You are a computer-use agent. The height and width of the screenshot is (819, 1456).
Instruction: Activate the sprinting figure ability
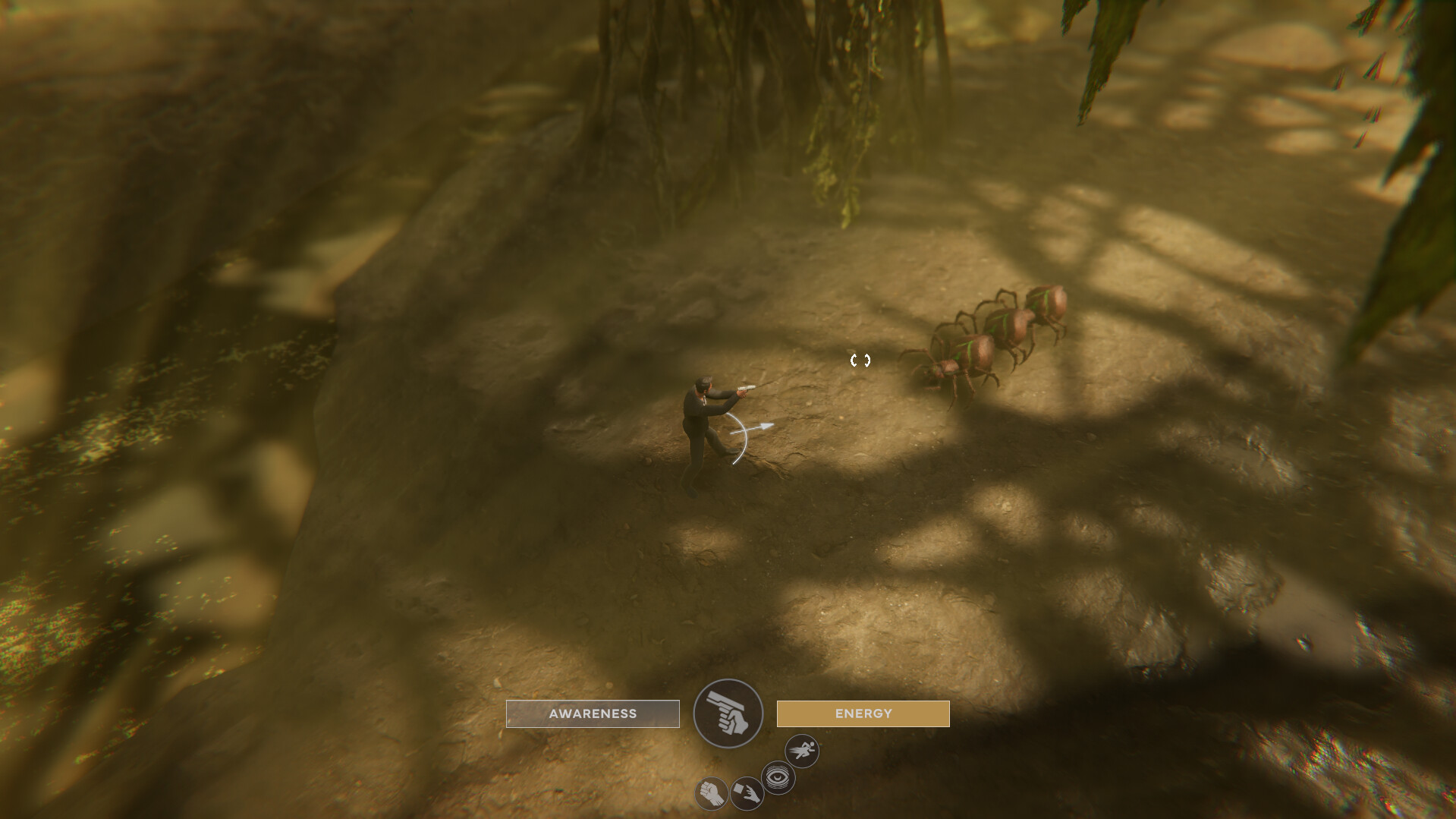(x=801, y=751)
